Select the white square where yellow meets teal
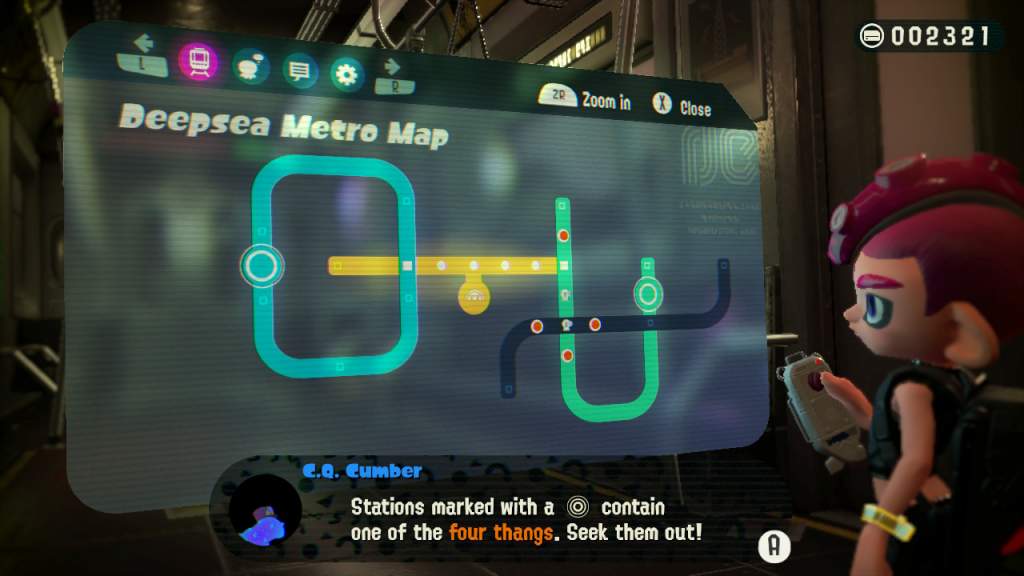Viewport: 1024px width, 576px height. point(407,266)
